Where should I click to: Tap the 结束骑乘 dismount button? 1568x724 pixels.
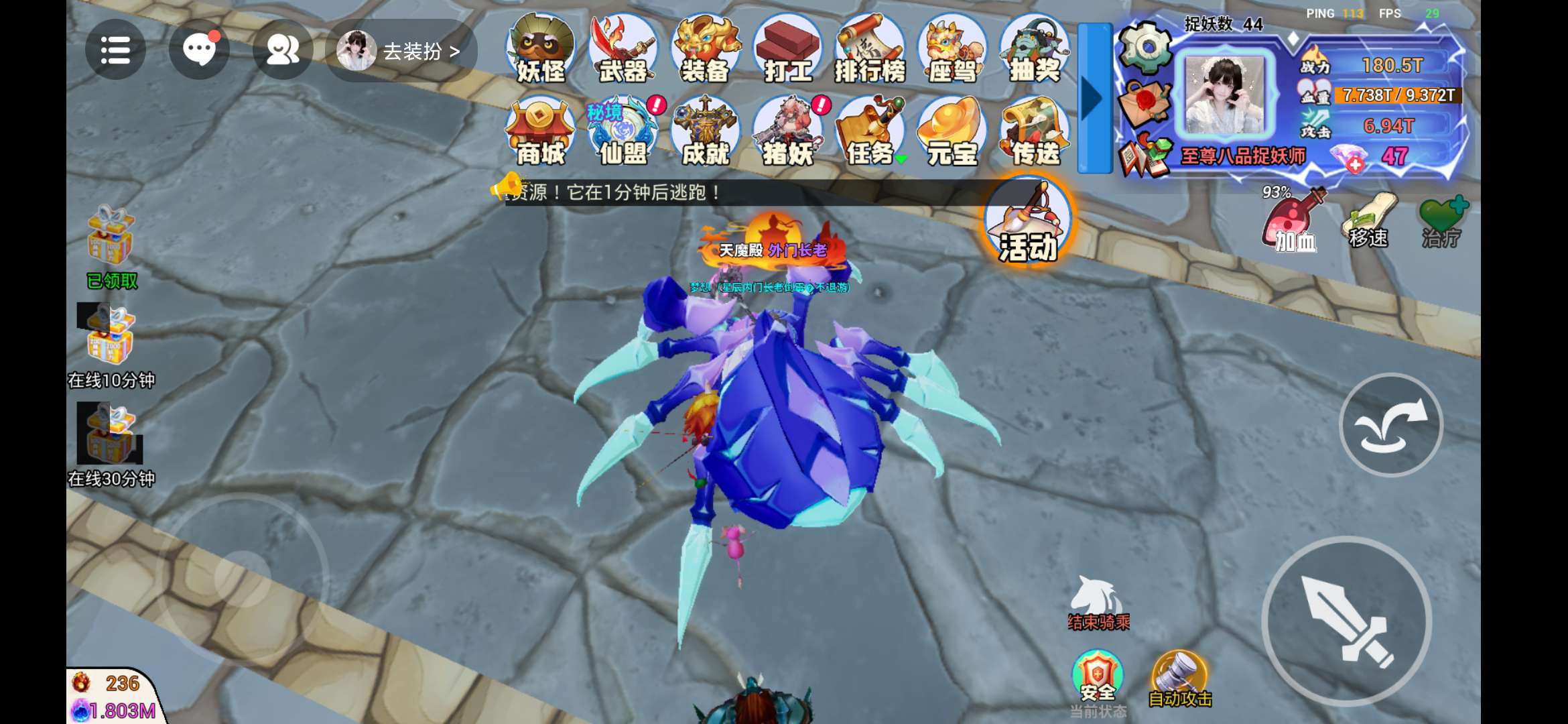coord(1098,603)
